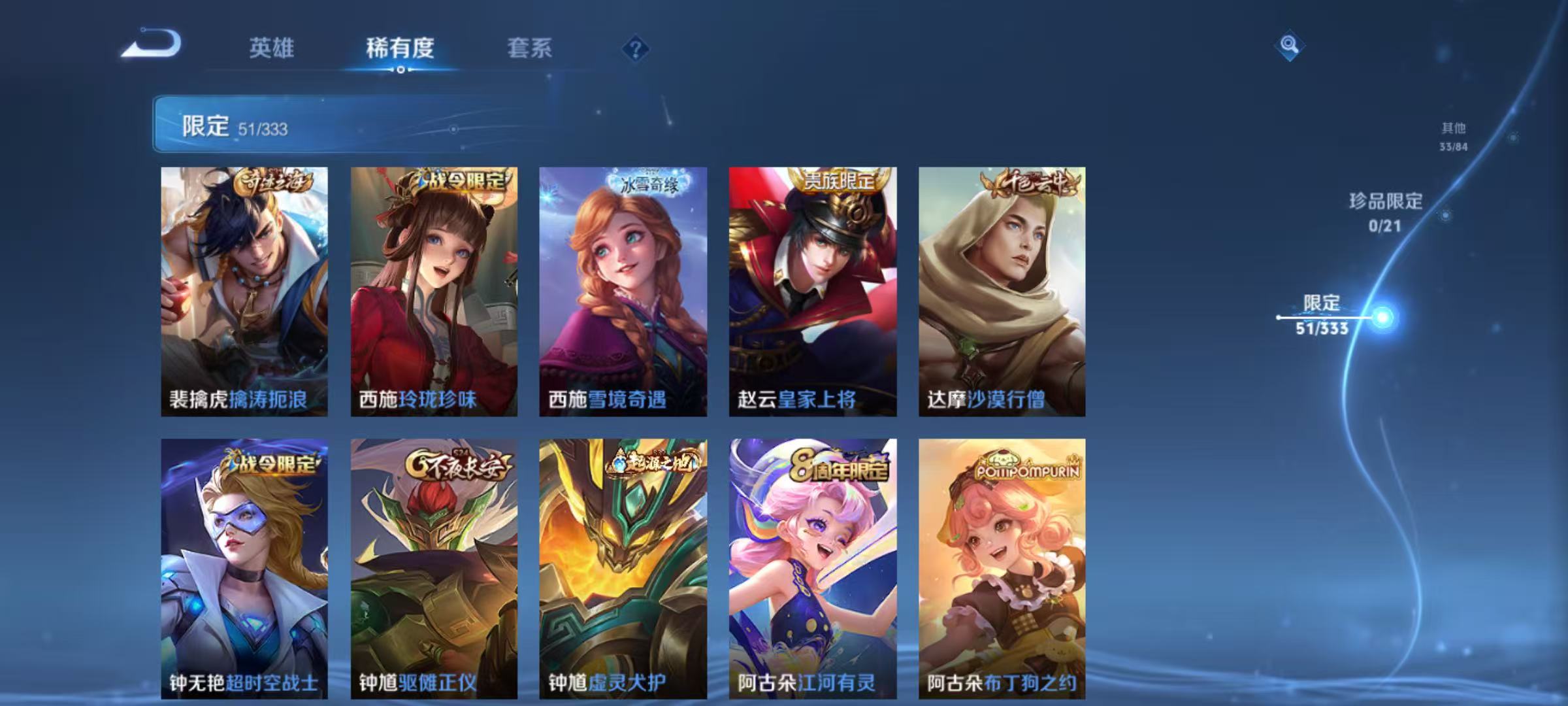Pick the 阿古朵 布丁狗之约 skin card

coord(1002,567)
